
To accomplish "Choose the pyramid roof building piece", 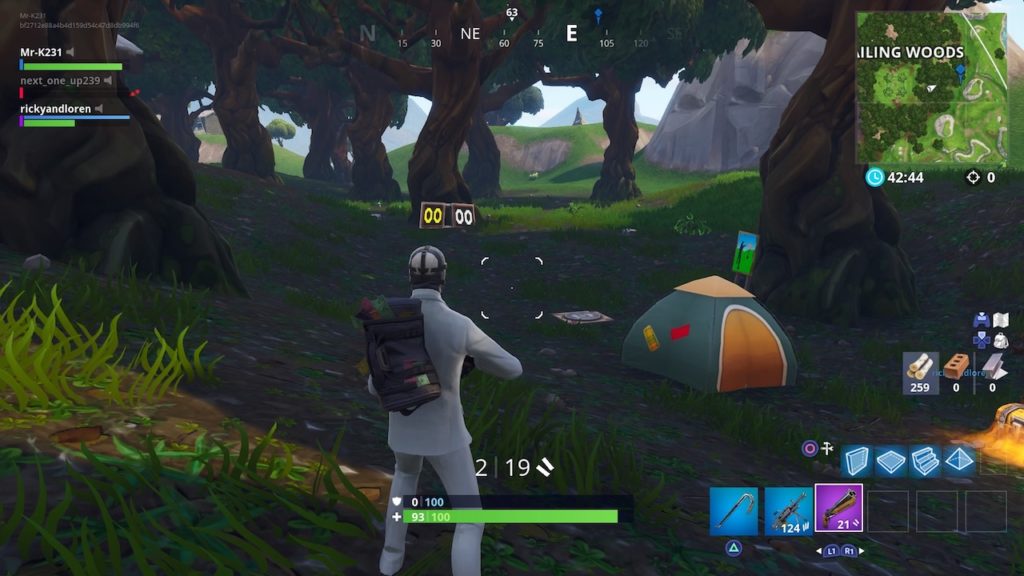I will [958, 460].
